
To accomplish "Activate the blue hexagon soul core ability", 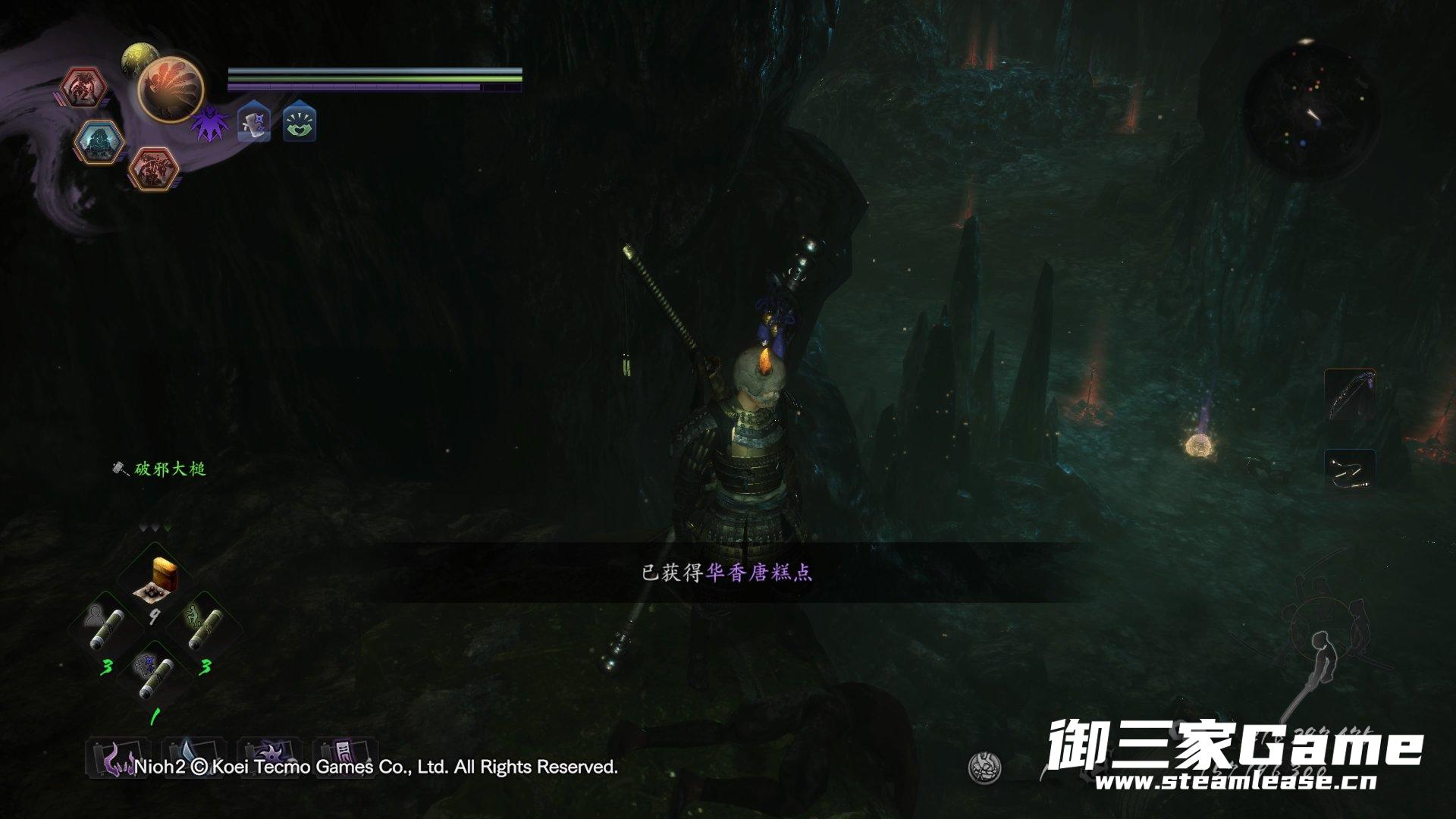I will click(x=99, y=141).
